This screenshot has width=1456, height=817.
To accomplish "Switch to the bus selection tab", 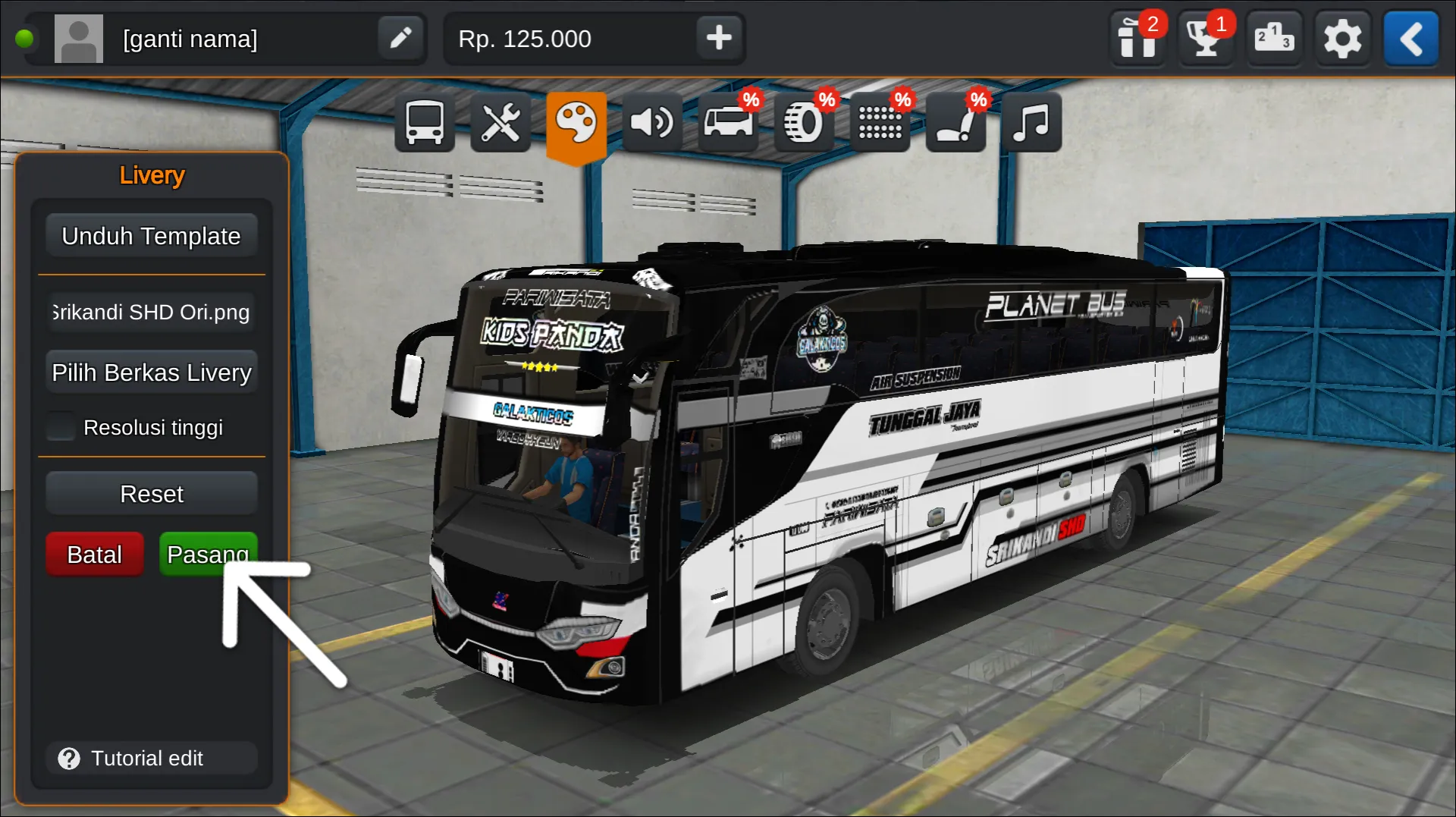I will (x=424, y=122).
